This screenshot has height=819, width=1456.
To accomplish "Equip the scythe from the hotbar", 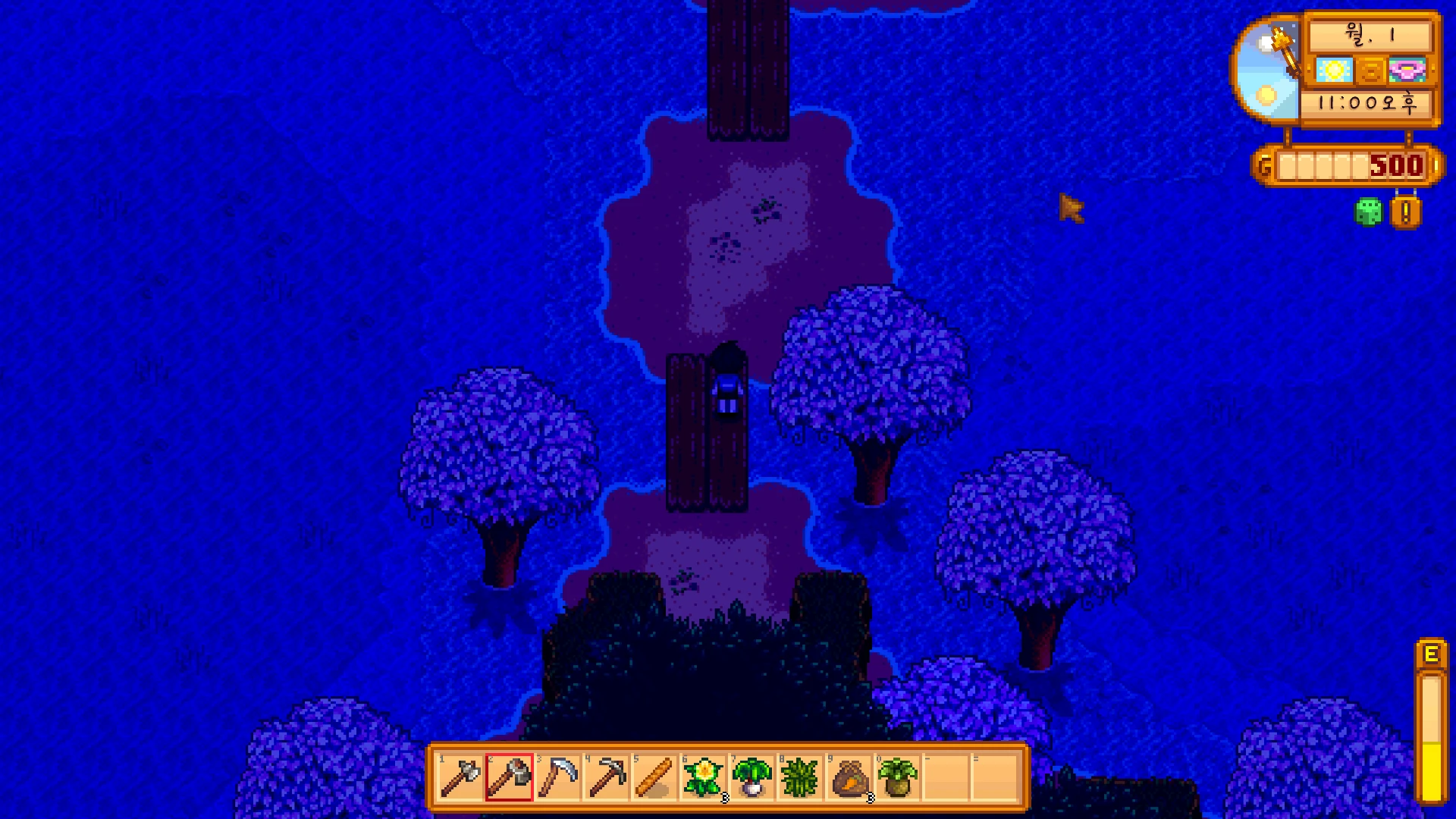I will 557,777.
